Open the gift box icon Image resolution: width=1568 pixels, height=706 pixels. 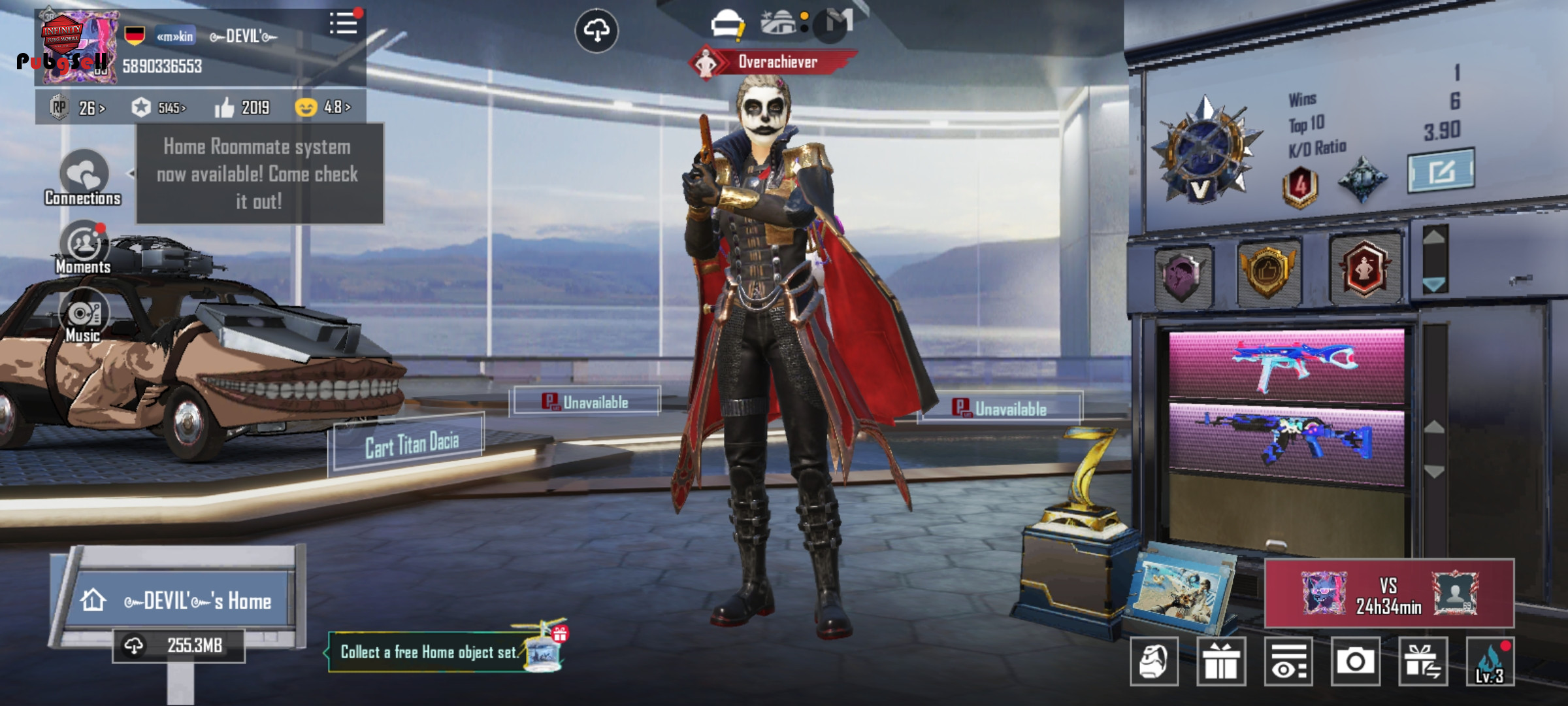point(1220,662)
